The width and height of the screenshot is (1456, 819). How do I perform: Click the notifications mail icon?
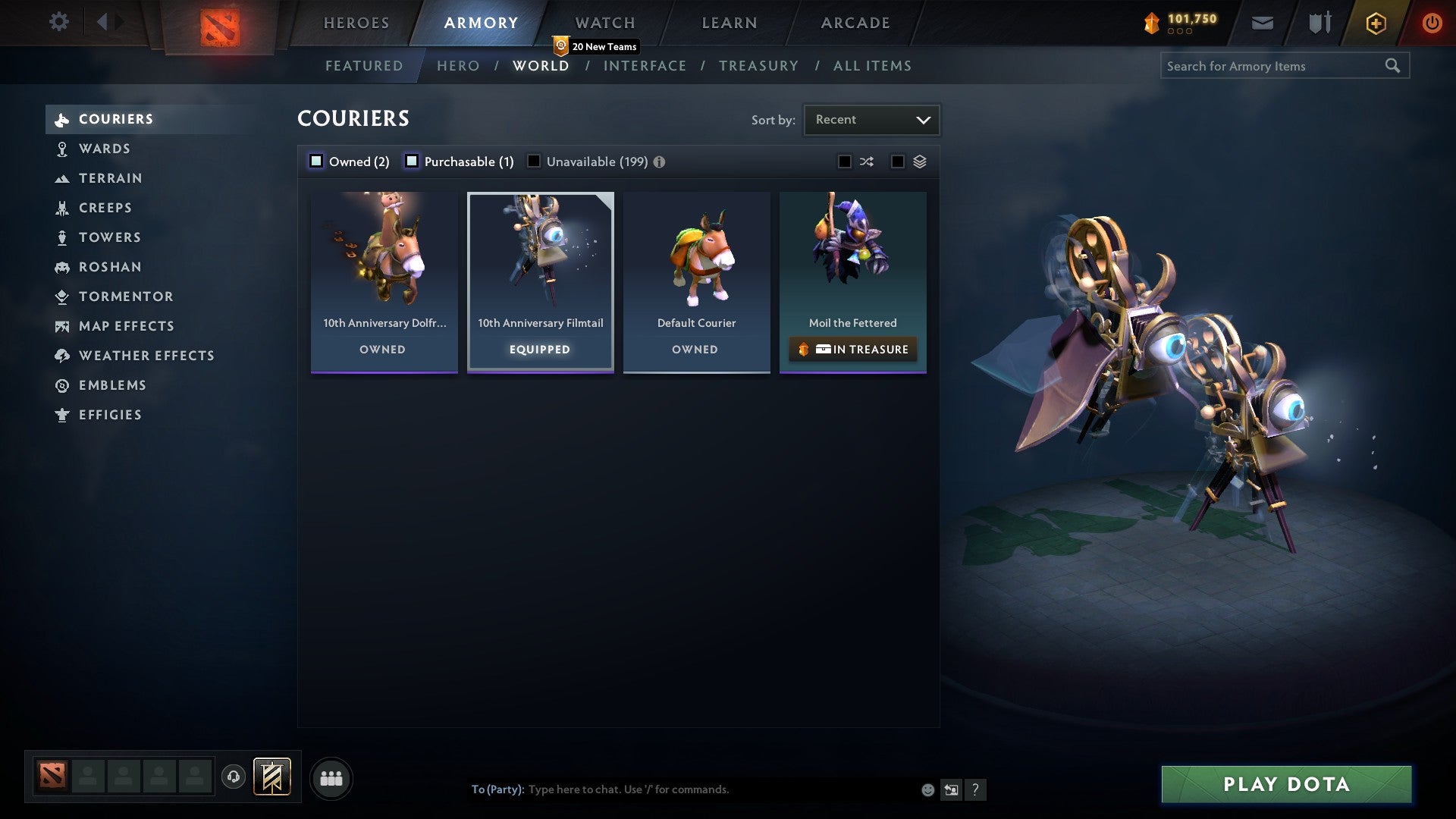pyautogui.click(x=1262, y=23)
